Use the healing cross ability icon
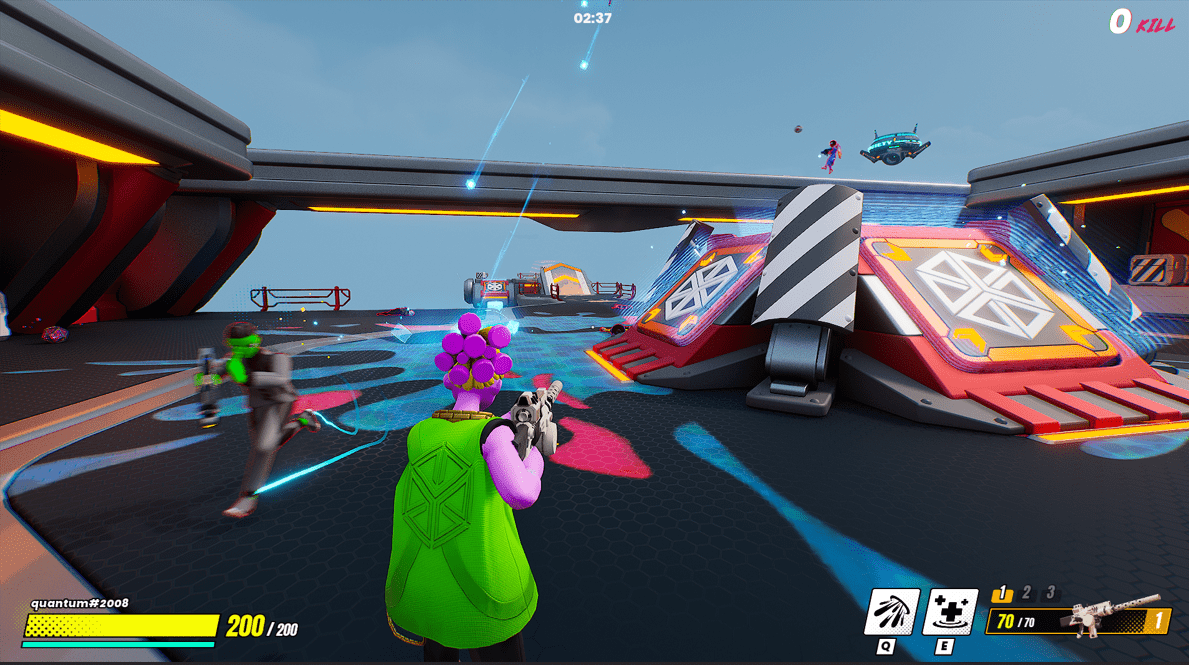 point(949,612)
